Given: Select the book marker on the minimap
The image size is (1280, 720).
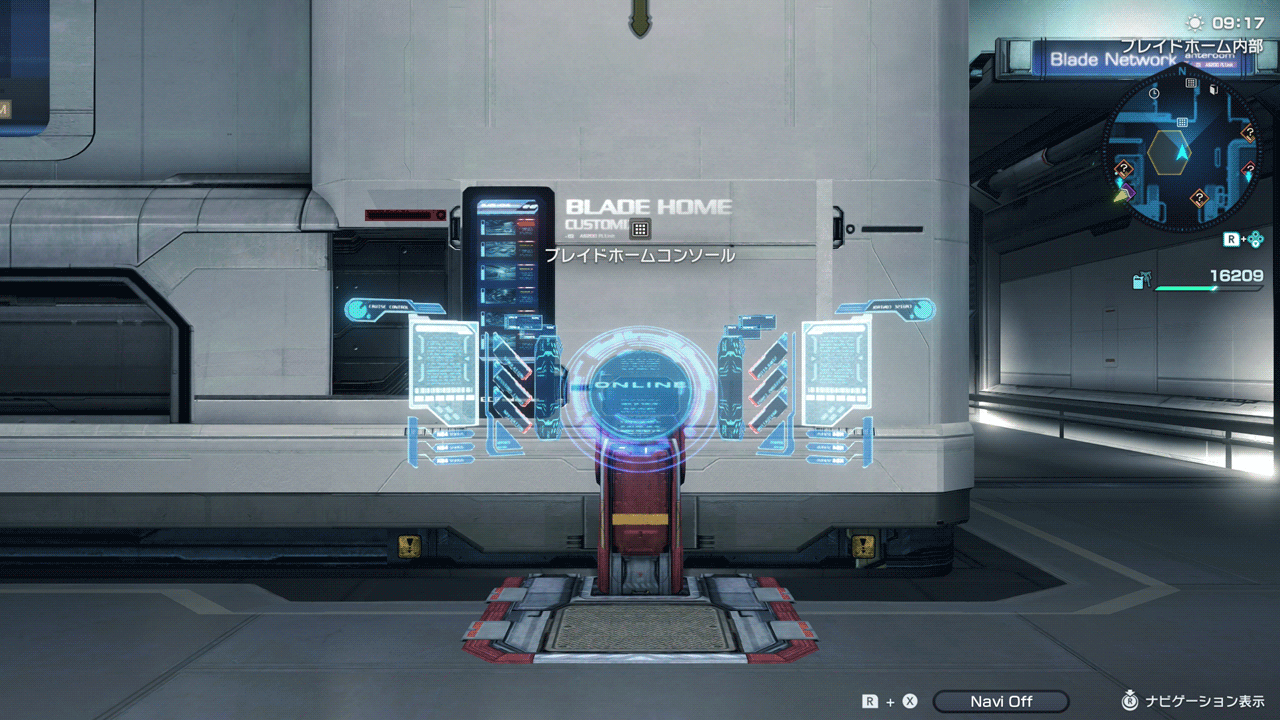Looking at the screenshot, I should point(1213,89).
